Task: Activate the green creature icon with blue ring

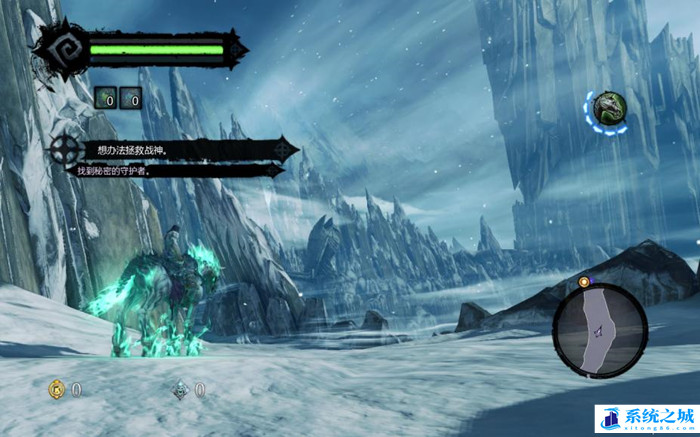Action: tap(607, 110)
